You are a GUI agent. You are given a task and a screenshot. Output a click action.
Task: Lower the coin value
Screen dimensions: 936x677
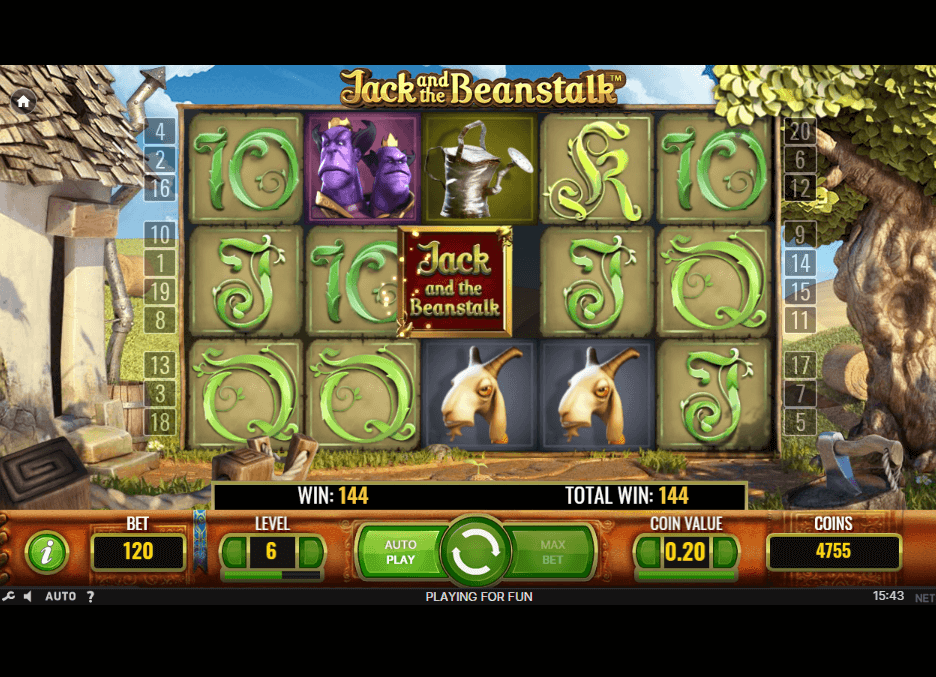tap(648, 552)
